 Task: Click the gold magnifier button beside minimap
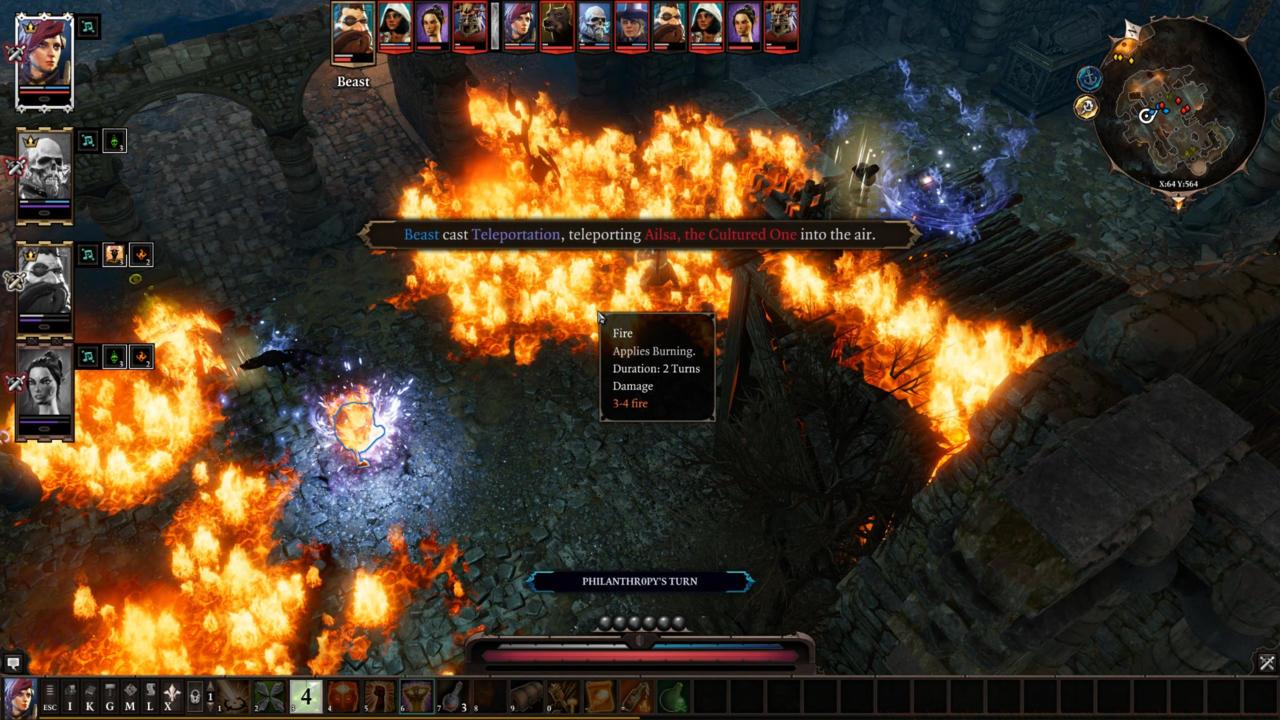[1086, 107]
